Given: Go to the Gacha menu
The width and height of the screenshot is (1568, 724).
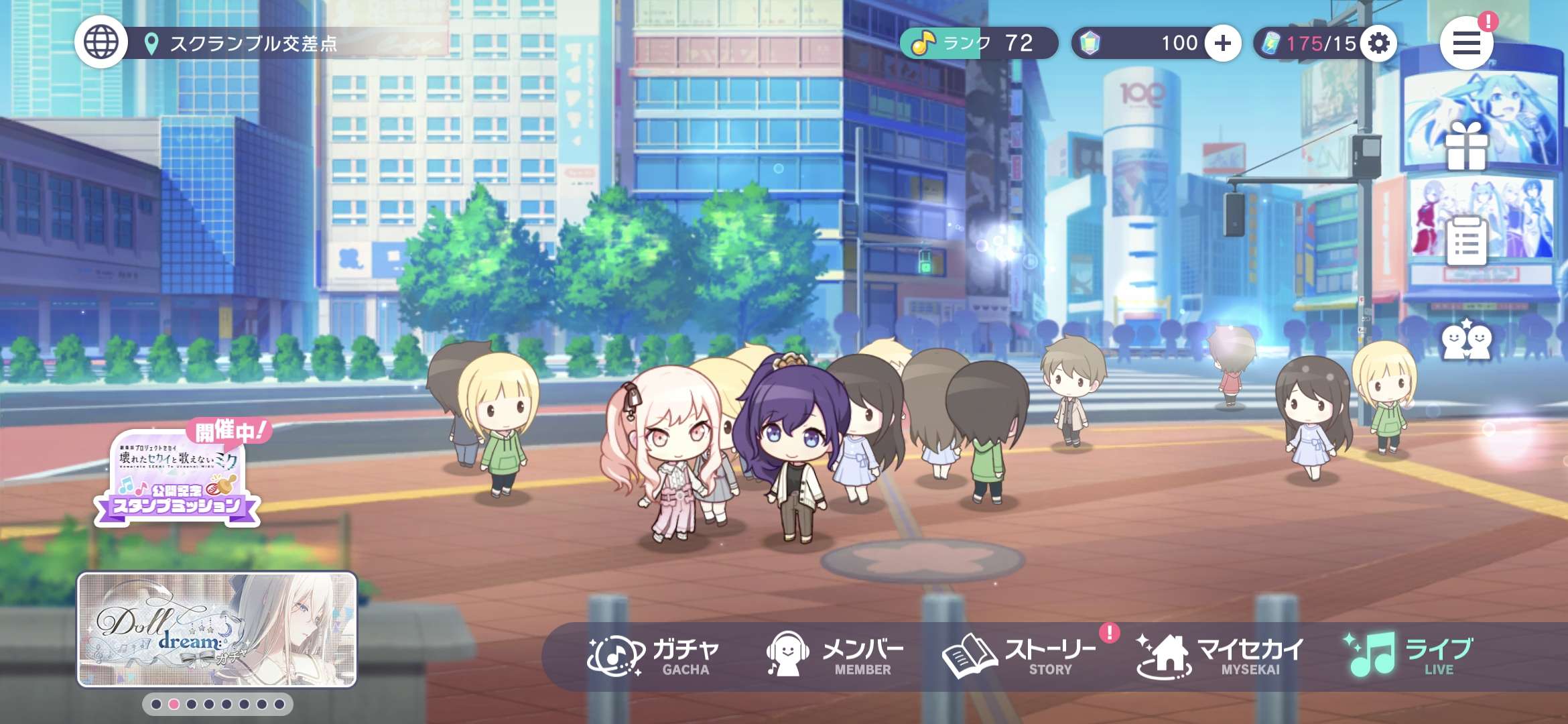Looking at the screenshot, I should click(653, 655).
